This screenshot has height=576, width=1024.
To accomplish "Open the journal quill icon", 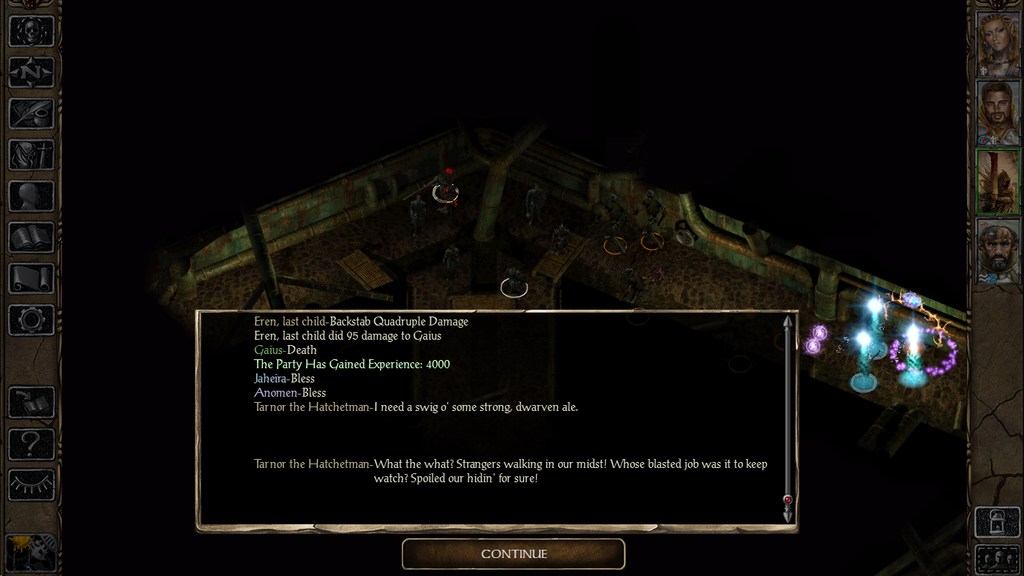I will pos(31,113).
